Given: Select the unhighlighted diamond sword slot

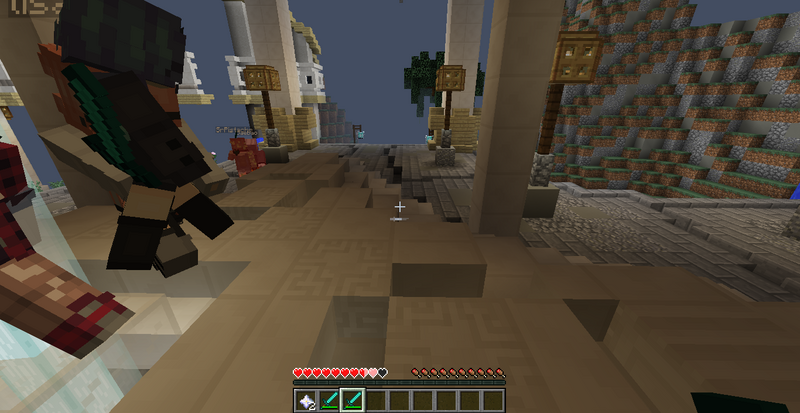Looking at the screenshot, I should pyautogui.click(x=328, y=401).
